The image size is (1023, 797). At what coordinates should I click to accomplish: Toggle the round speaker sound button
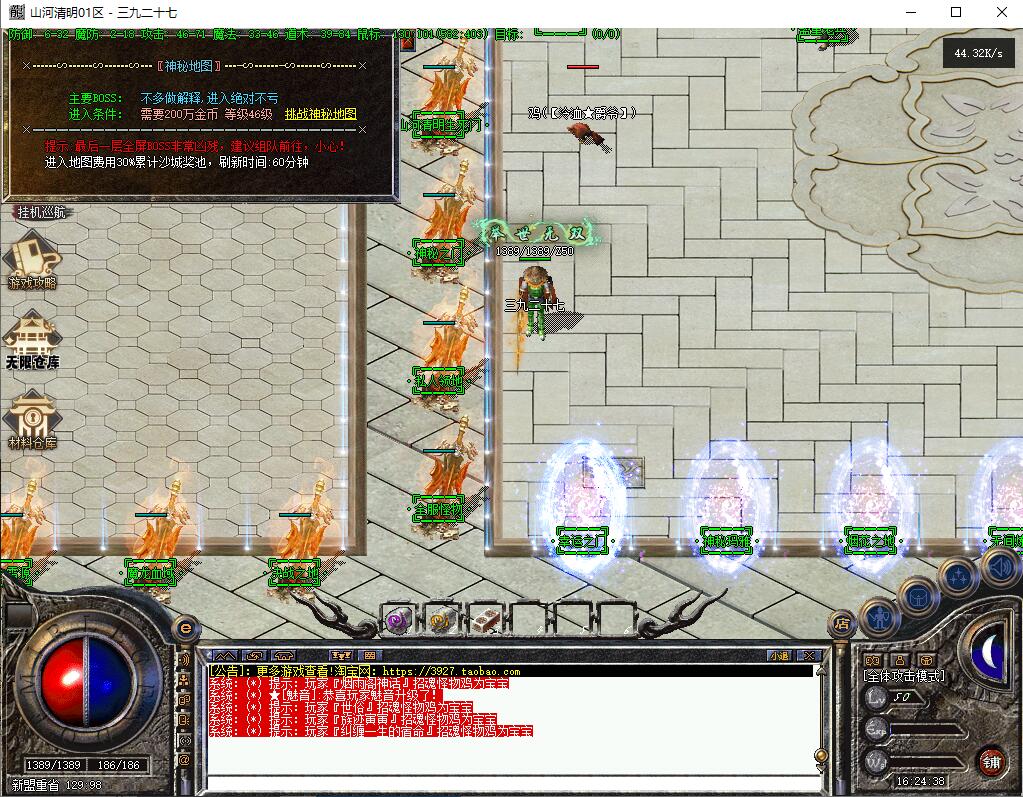pyautogui.click(x=999, y=567)
